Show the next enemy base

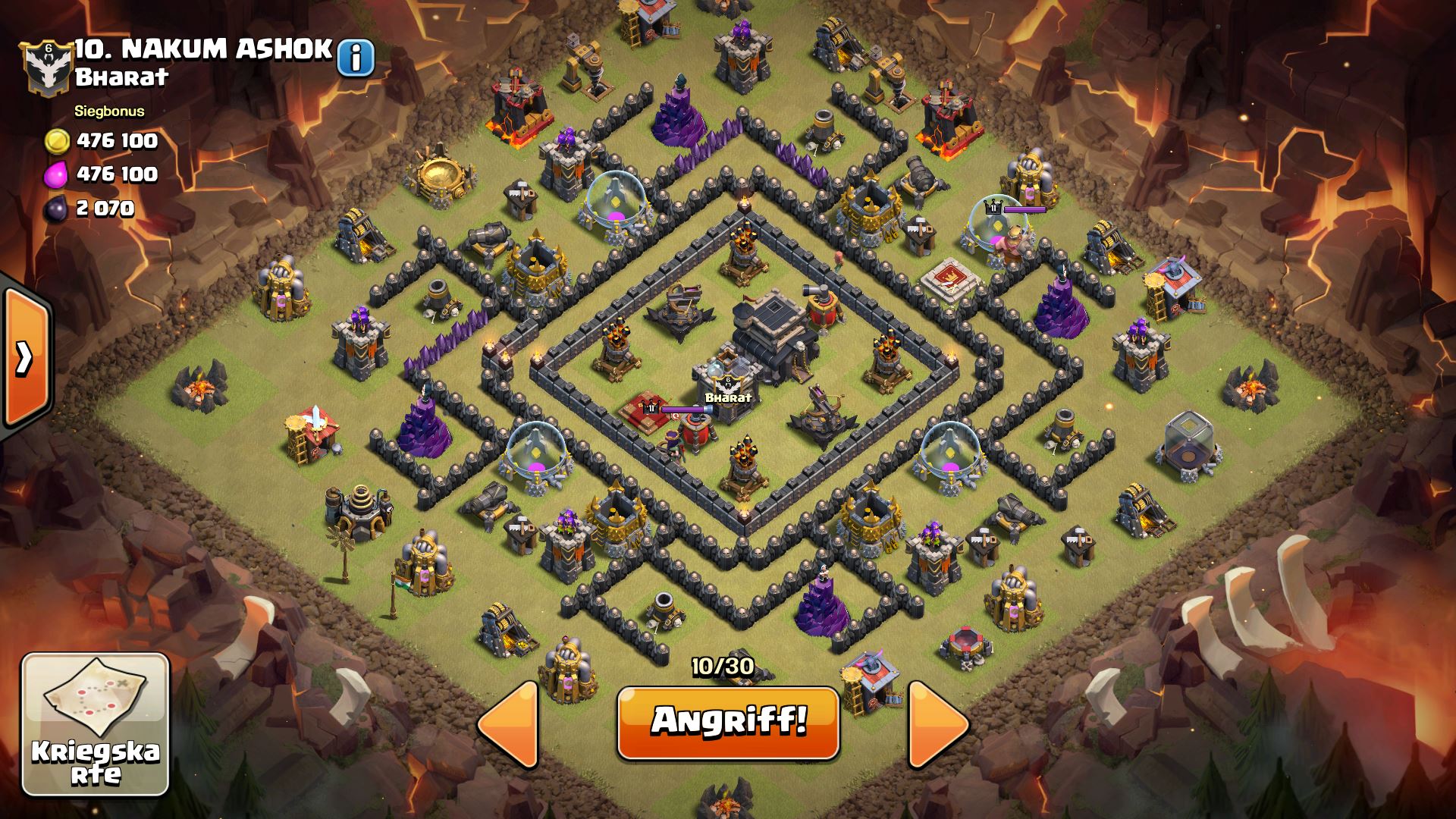point(938,724)
